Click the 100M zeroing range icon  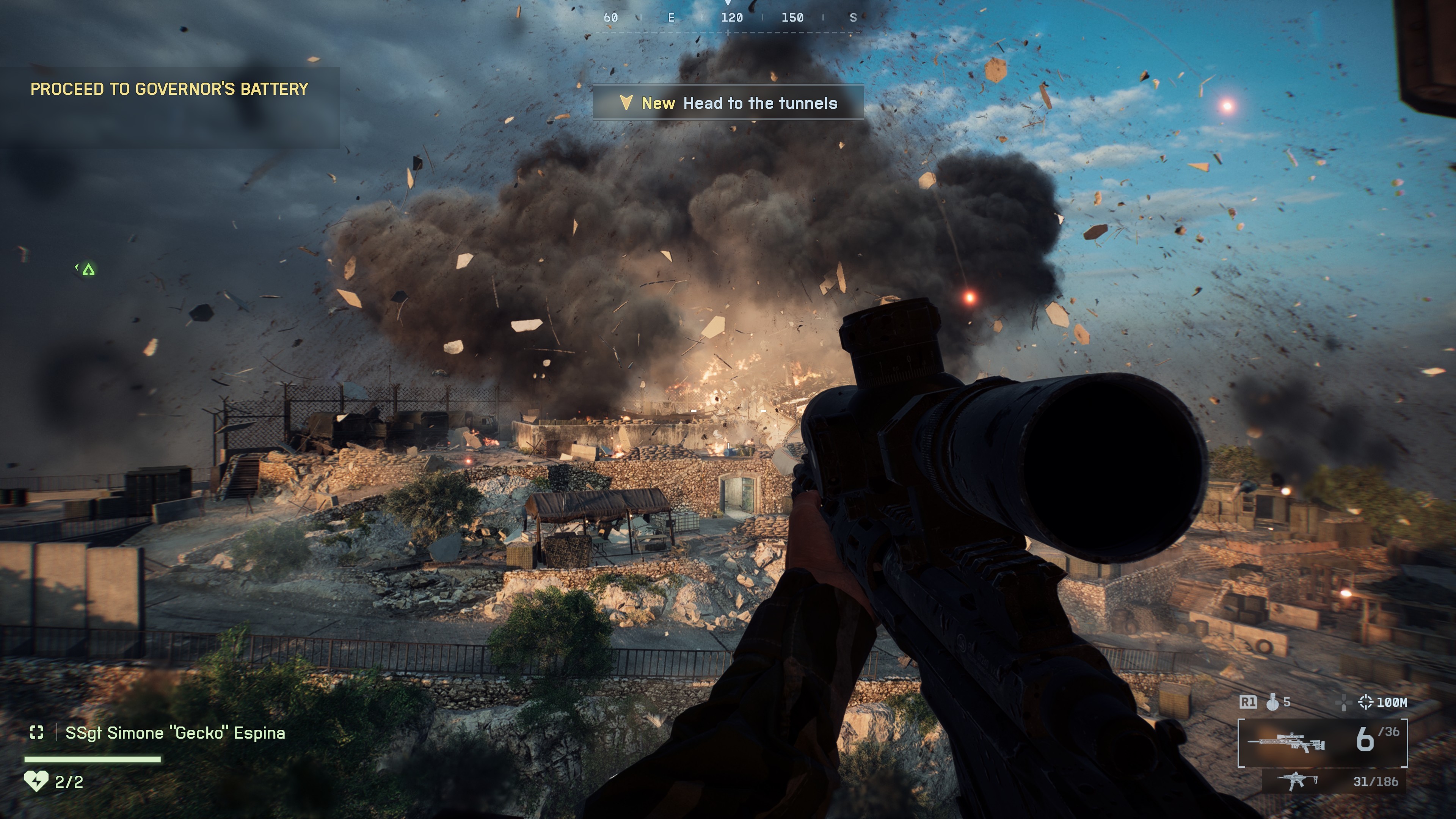pos(1365,702)
